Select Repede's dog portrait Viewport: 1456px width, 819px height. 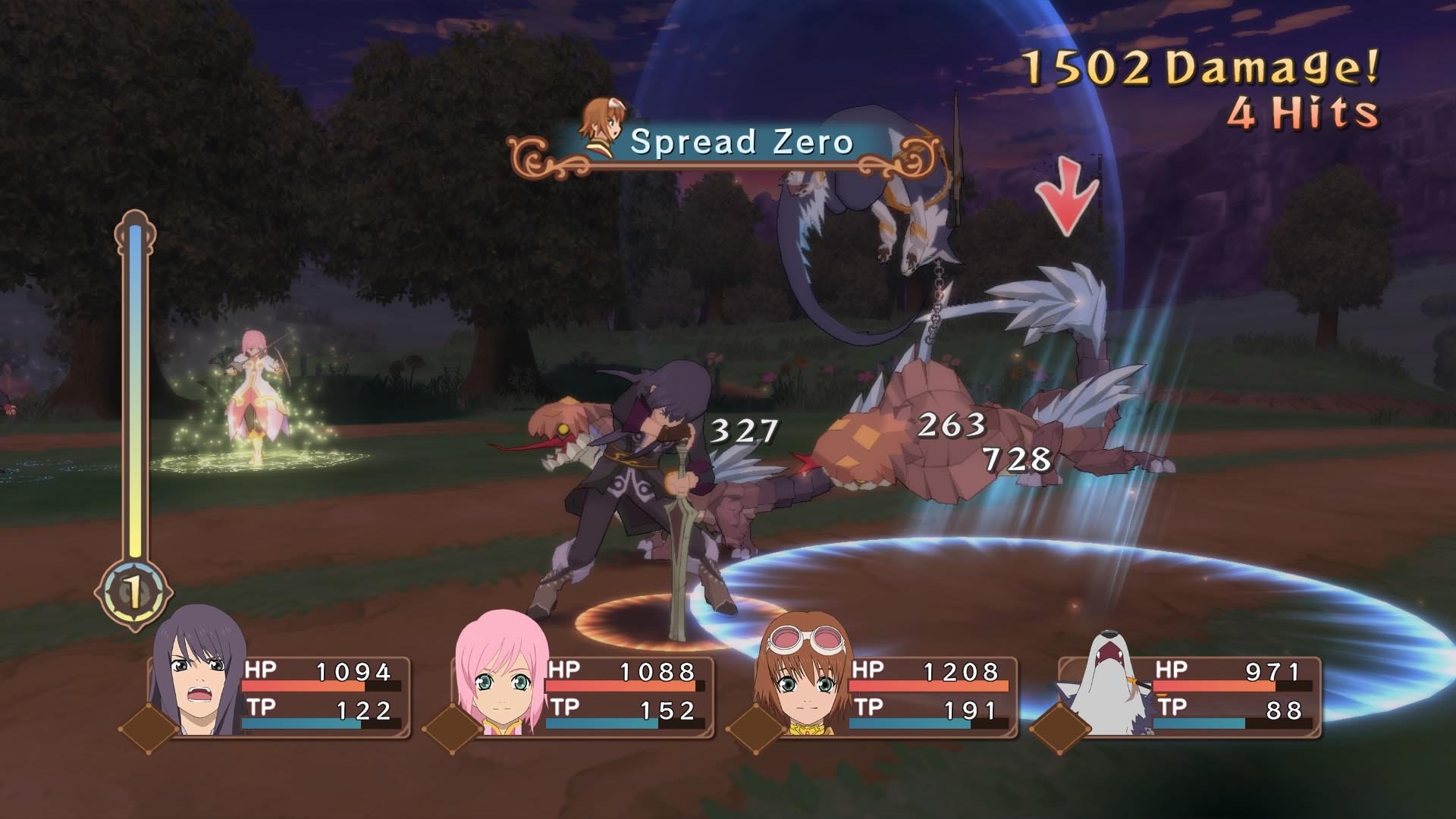[x=1107, y=682]
